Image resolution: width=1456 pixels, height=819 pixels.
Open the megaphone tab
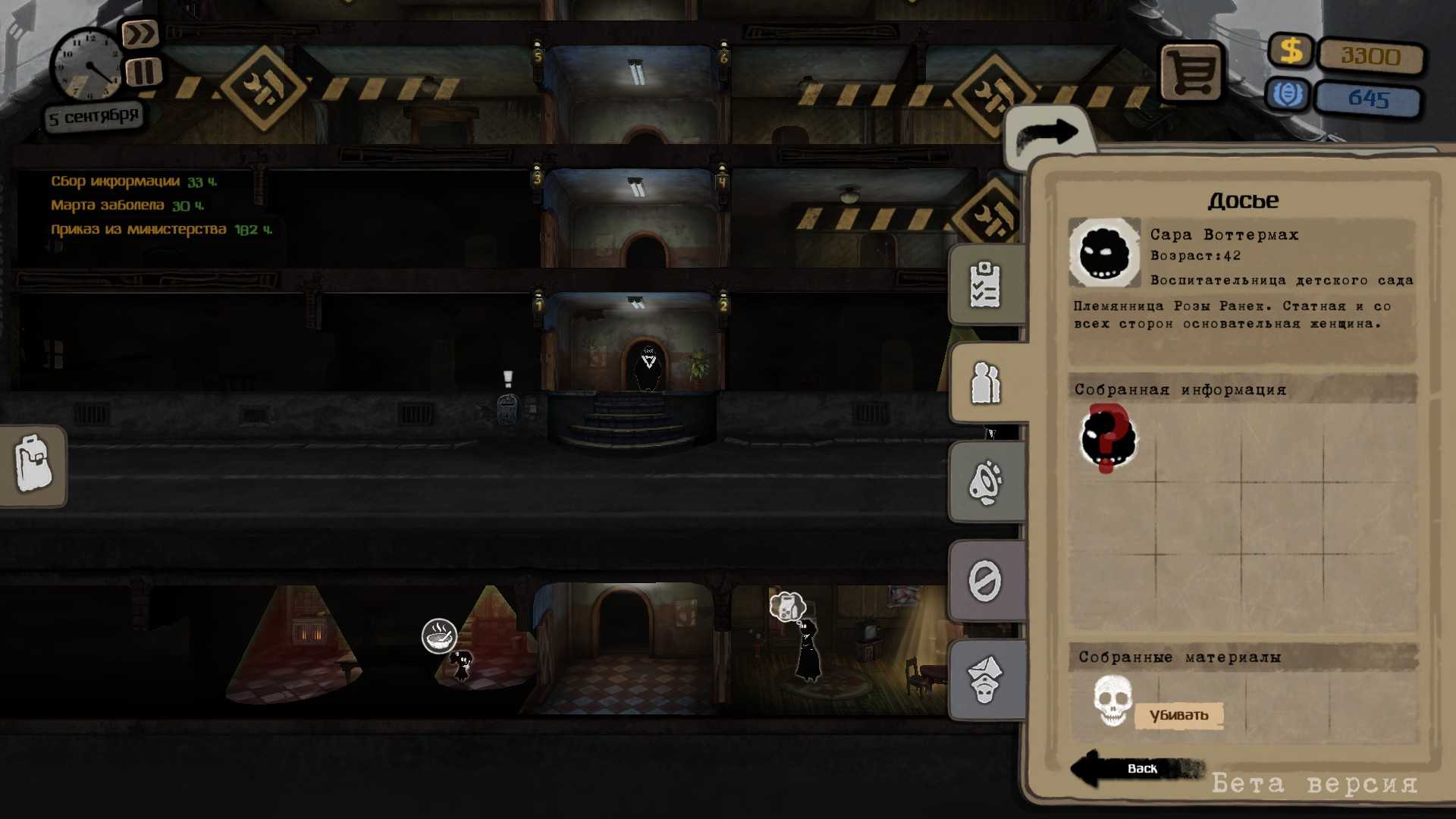point(985,482)
